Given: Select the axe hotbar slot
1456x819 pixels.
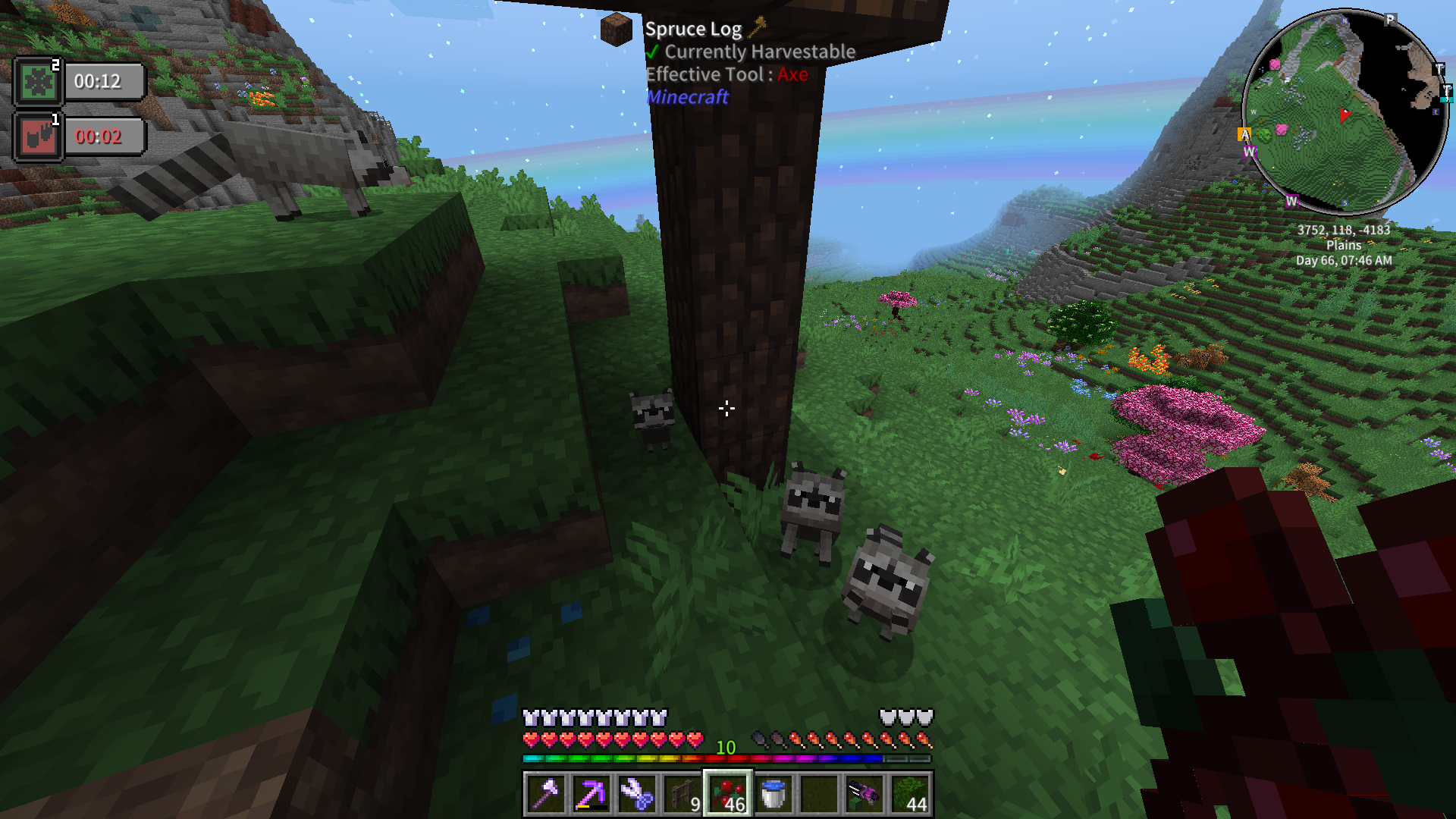Looking at the screenshot, I should pos(546,794).
